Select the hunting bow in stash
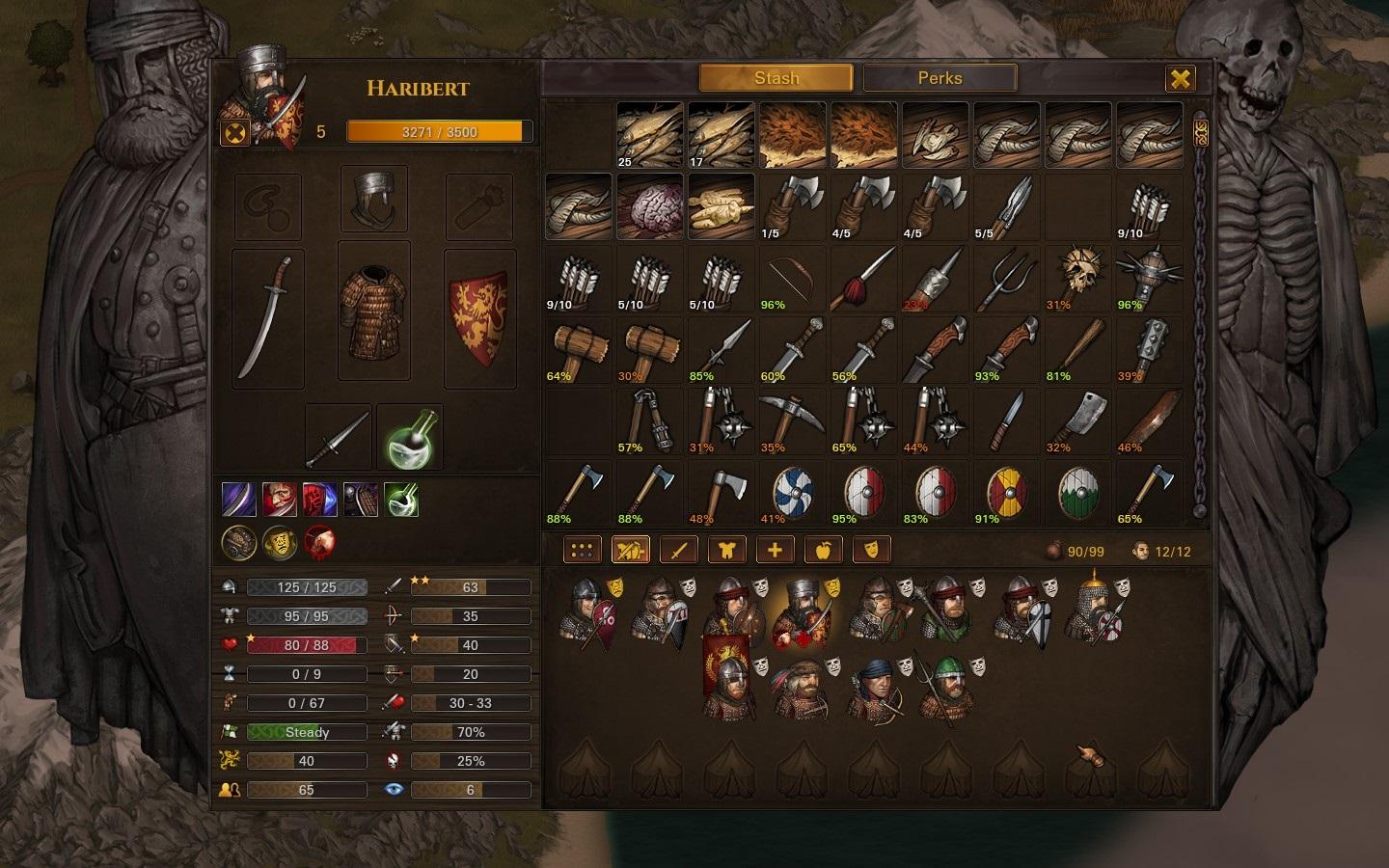 coord(793,278)
